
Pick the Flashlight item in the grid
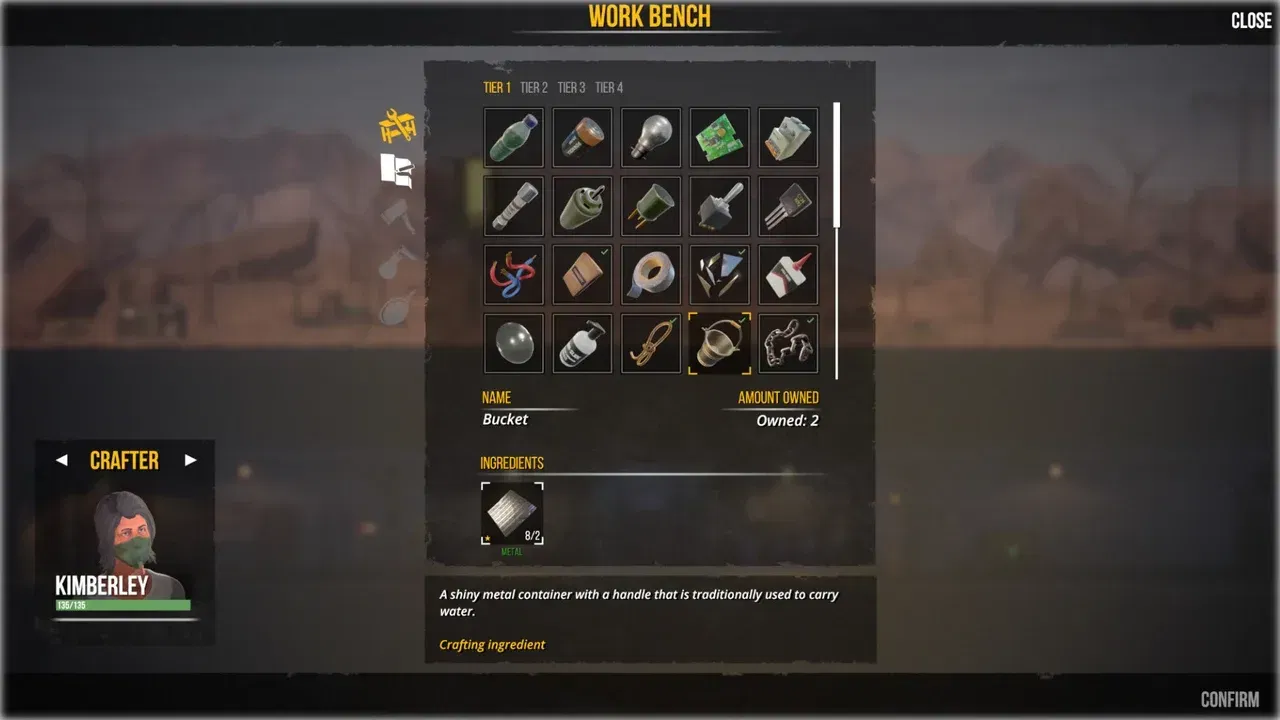tap(513, 205)
